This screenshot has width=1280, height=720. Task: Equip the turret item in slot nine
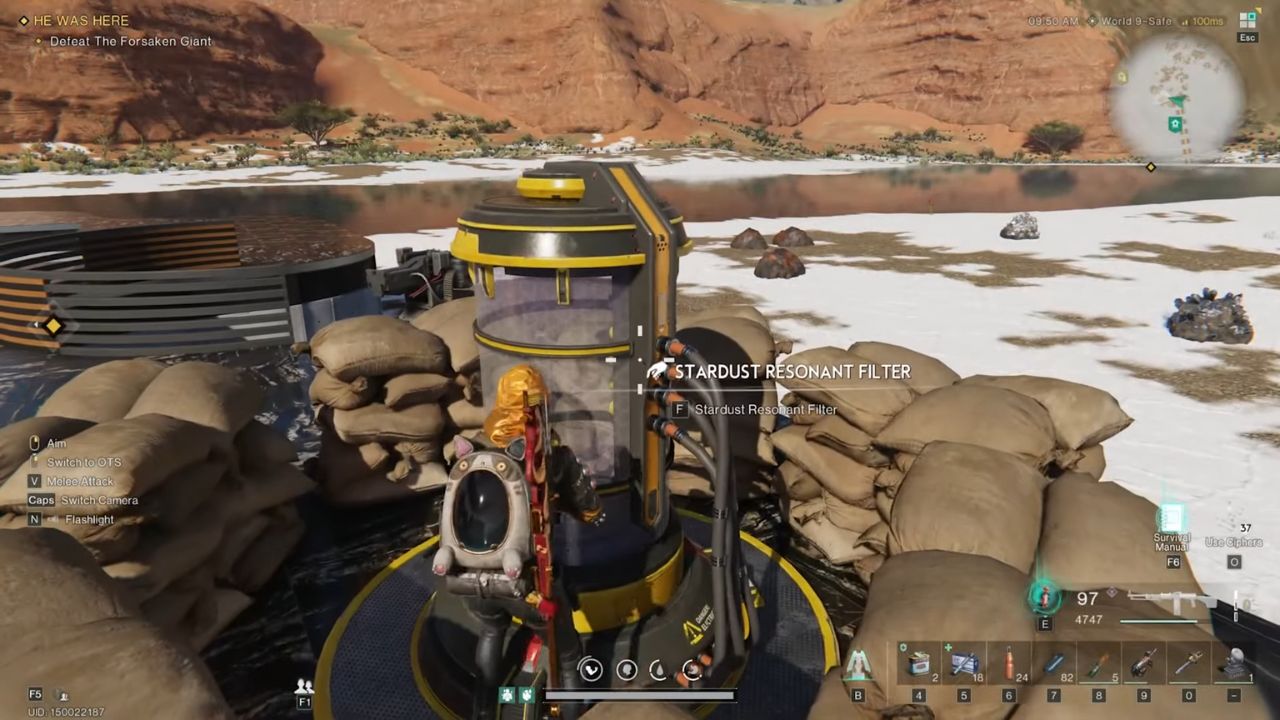pyautogui.click(x=1144, y=663)
